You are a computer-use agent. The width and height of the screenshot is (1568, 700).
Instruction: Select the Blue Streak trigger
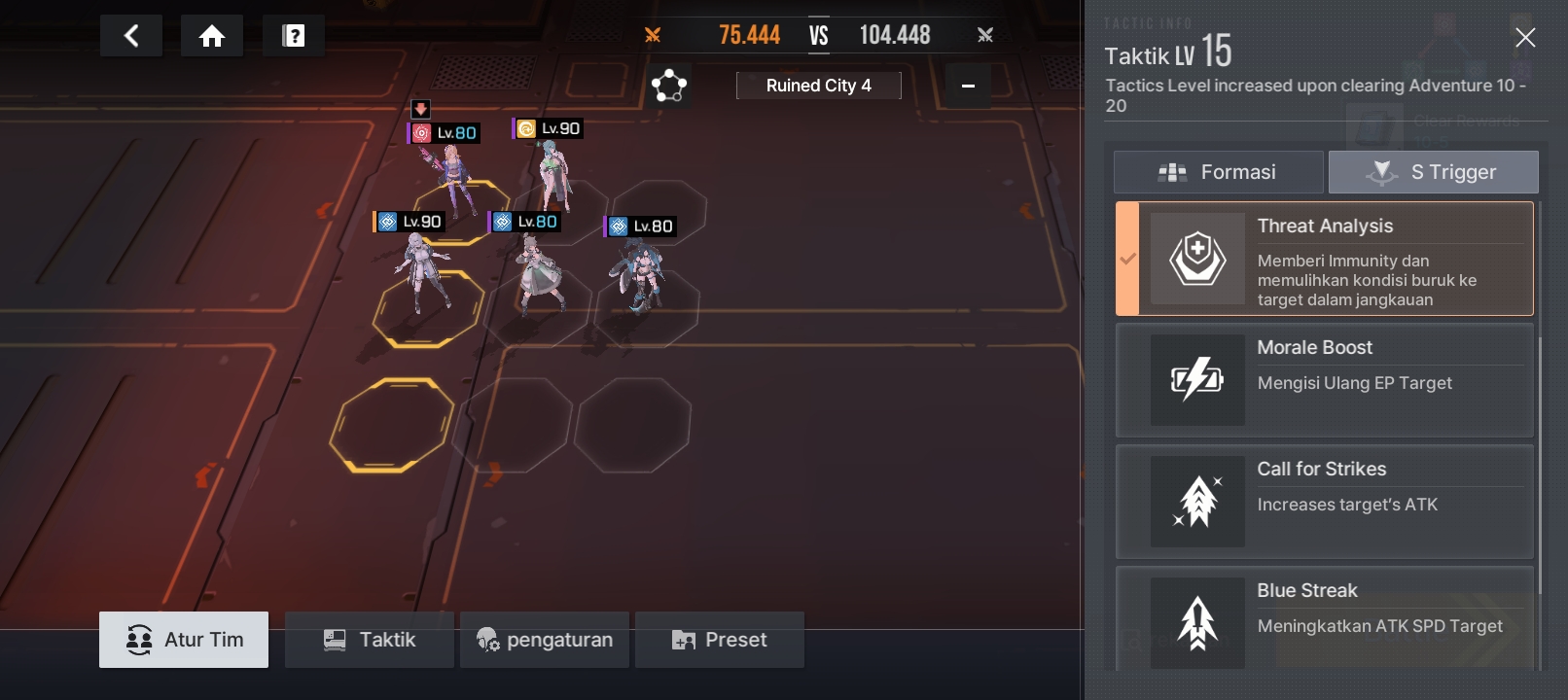pos(1325,620)
